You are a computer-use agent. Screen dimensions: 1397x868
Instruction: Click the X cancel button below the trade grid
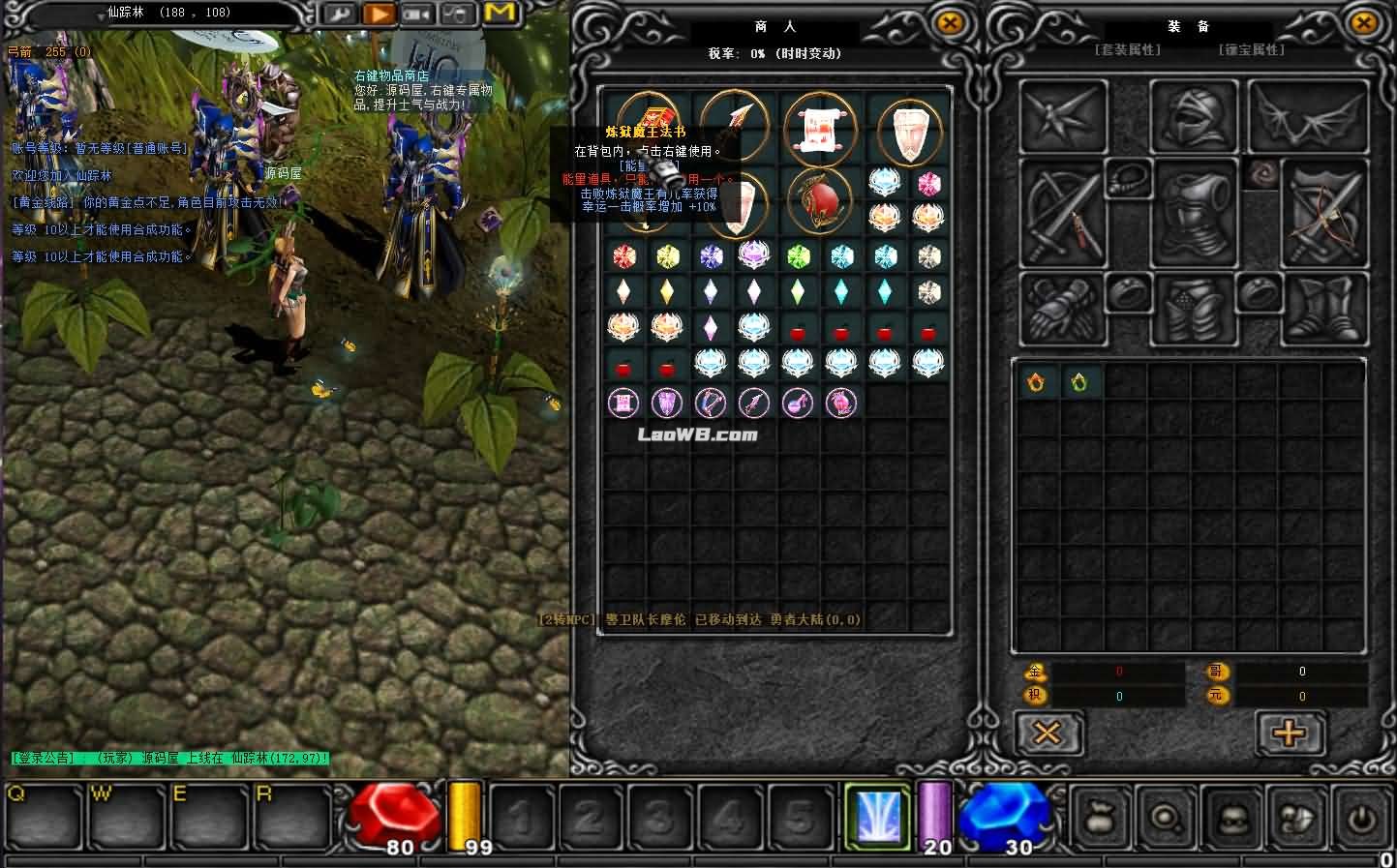pos(1048,733)
